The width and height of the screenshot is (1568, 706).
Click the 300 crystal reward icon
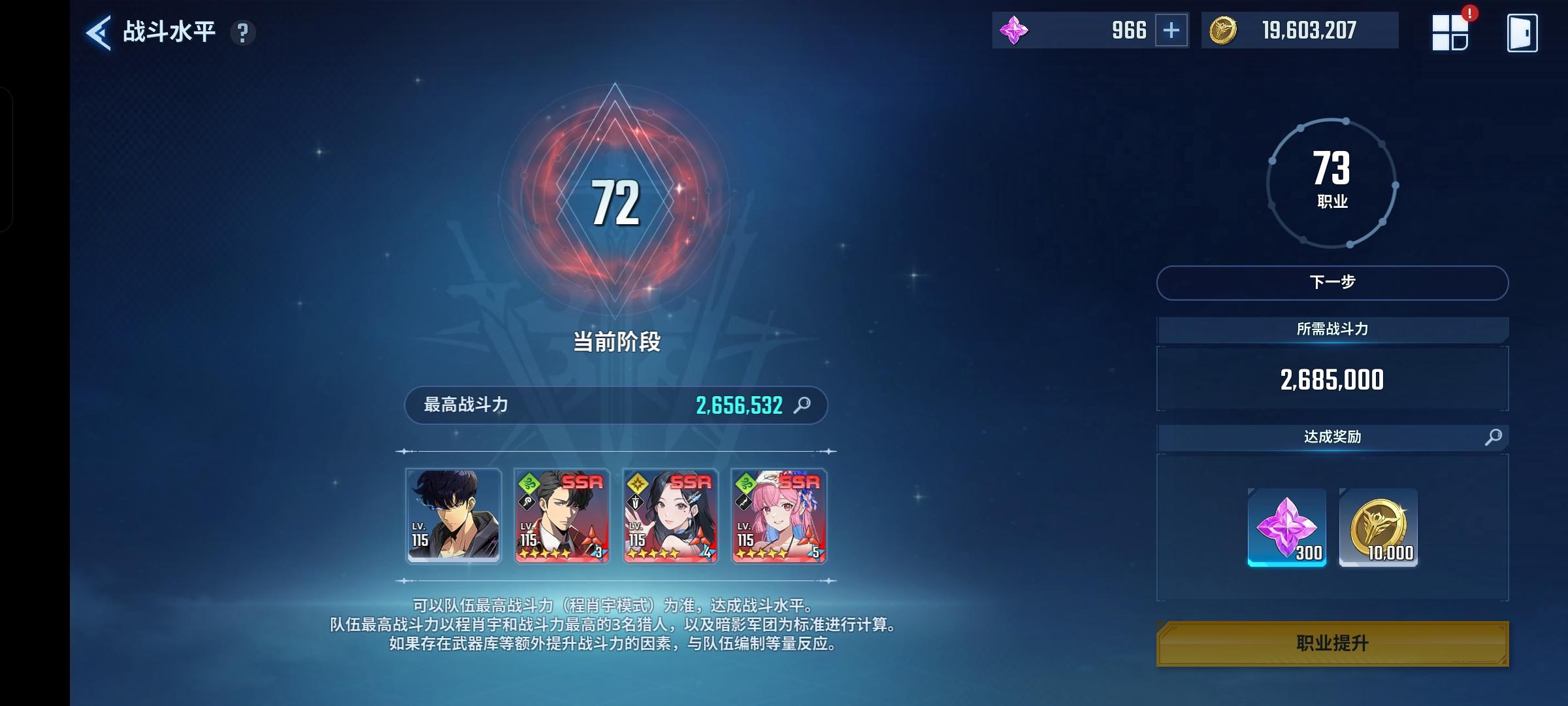click(x=1286, y=528)
